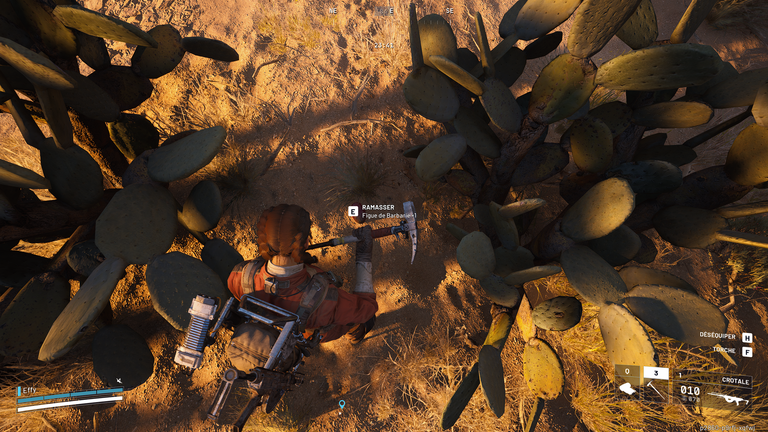Select the bandage item slot
This screenshot has height=432, width=768.
coord(627,389)
